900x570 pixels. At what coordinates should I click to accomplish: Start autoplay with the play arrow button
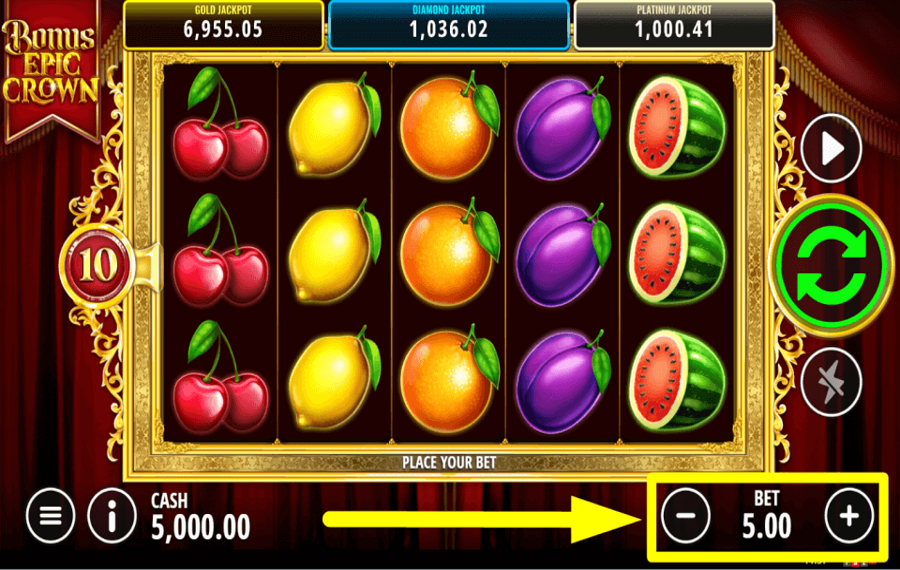point(831,150)
